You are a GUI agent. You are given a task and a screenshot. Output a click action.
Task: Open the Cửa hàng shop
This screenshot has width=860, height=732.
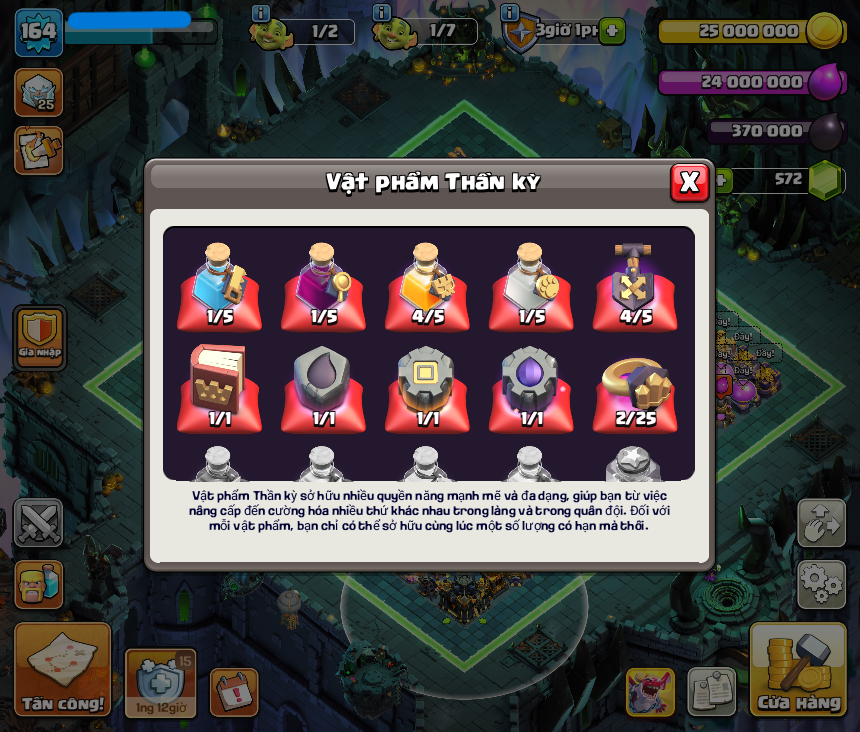(798, 669)
